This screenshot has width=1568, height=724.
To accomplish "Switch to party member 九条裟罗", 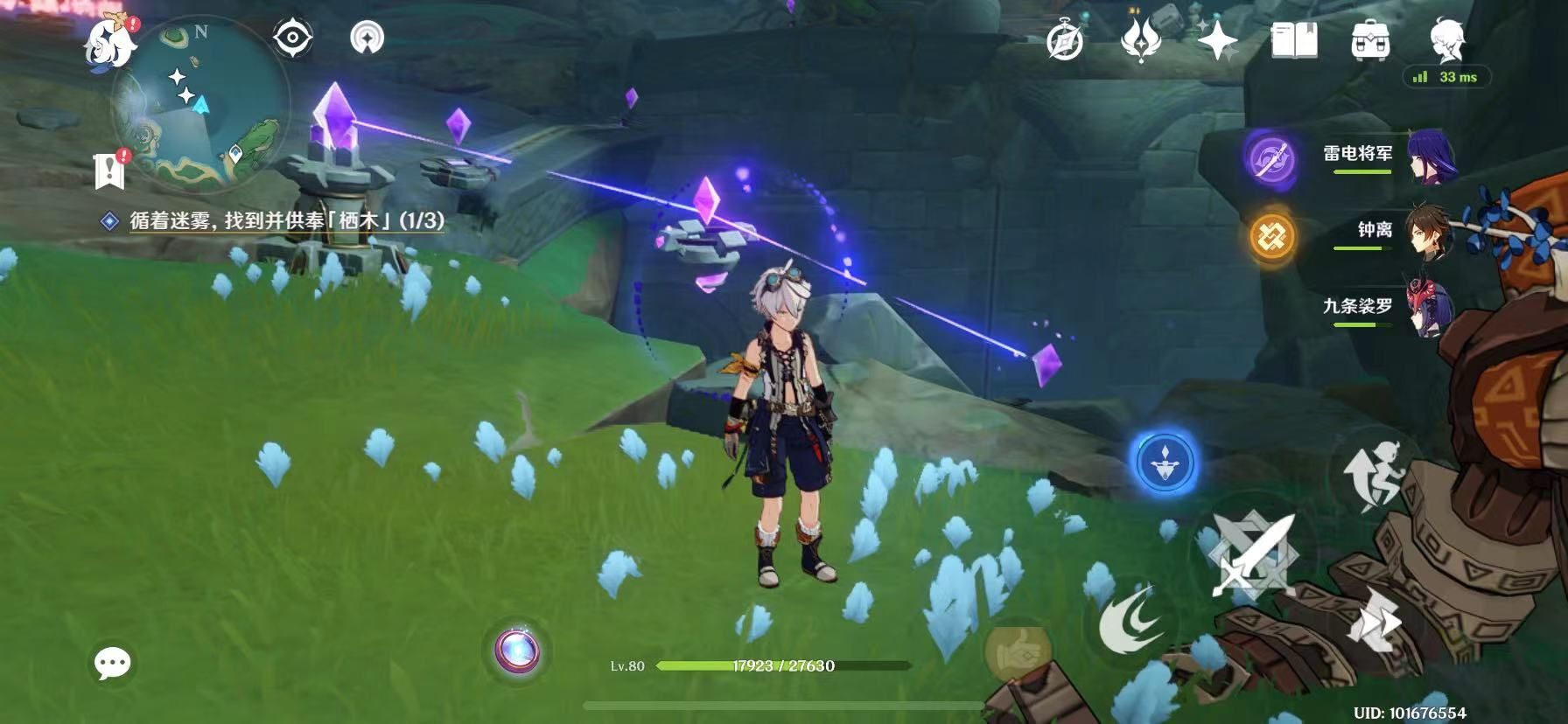I will [x=1391, y=309].
